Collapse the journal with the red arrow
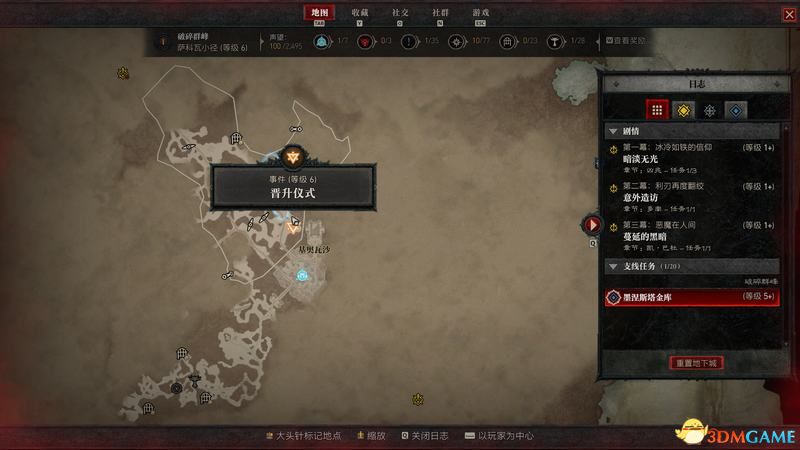The image size is (800, 450). coord(593,226)
